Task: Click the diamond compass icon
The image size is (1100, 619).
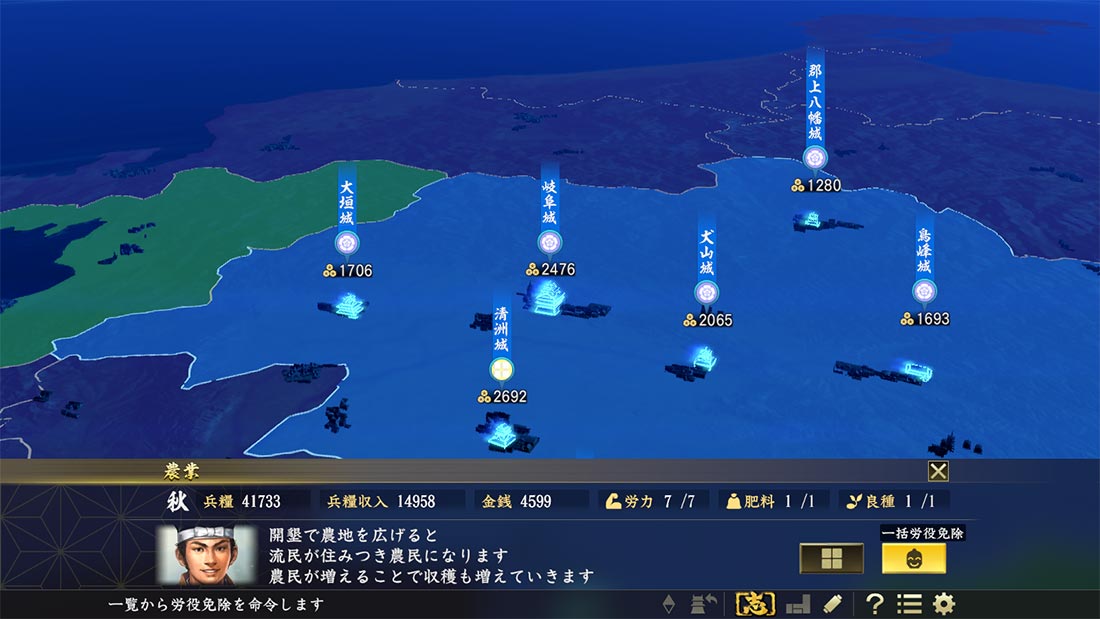Action: 670,604
